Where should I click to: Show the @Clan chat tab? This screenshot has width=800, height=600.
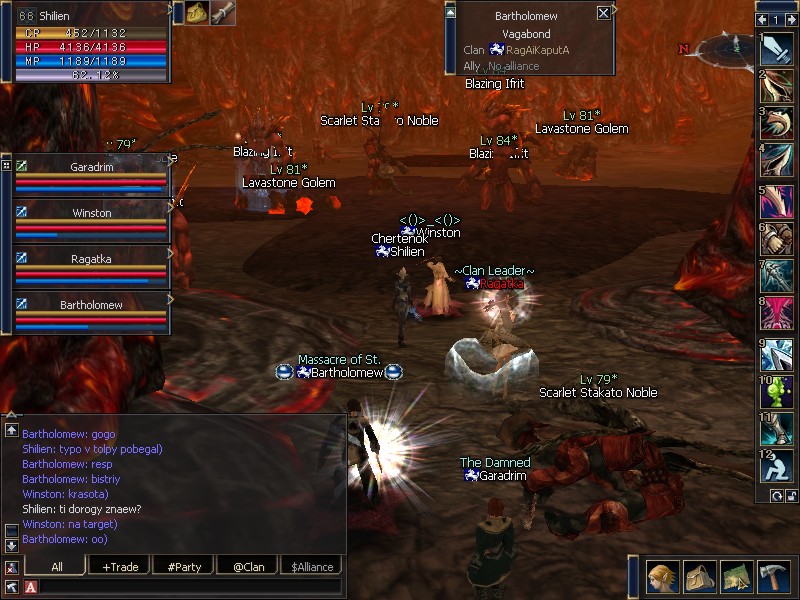pyautogui.click(x=248, y=567)
